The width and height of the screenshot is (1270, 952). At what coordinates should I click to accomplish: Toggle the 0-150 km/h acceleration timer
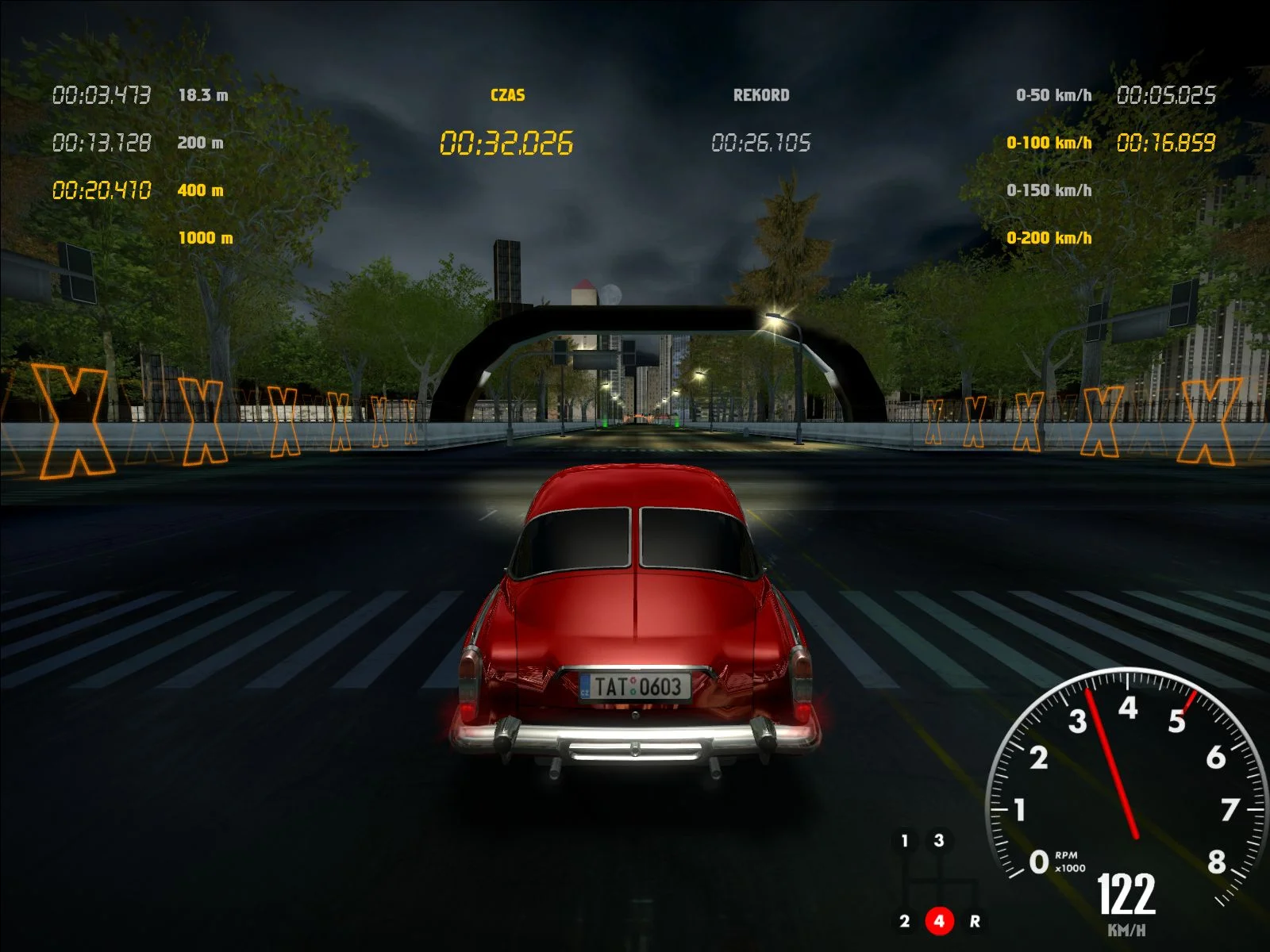(x=1049, y=190)
